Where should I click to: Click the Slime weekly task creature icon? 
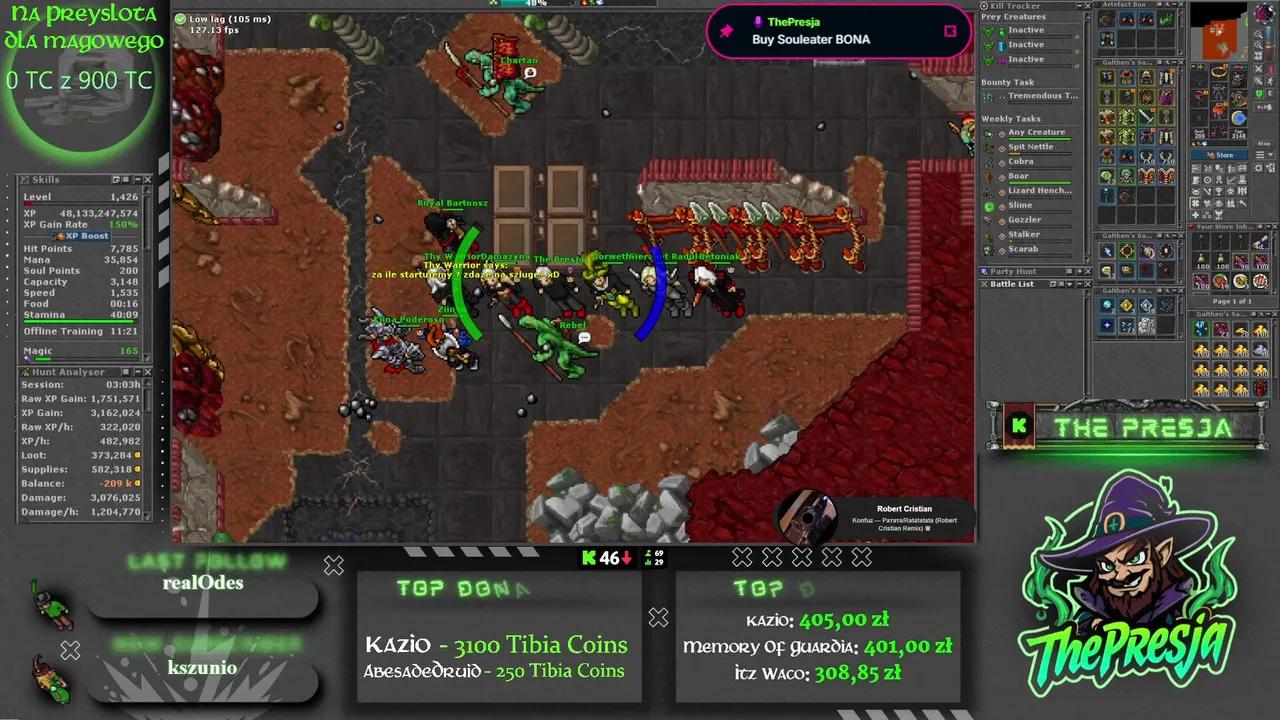pyautogui.click(x=988, y=204)
